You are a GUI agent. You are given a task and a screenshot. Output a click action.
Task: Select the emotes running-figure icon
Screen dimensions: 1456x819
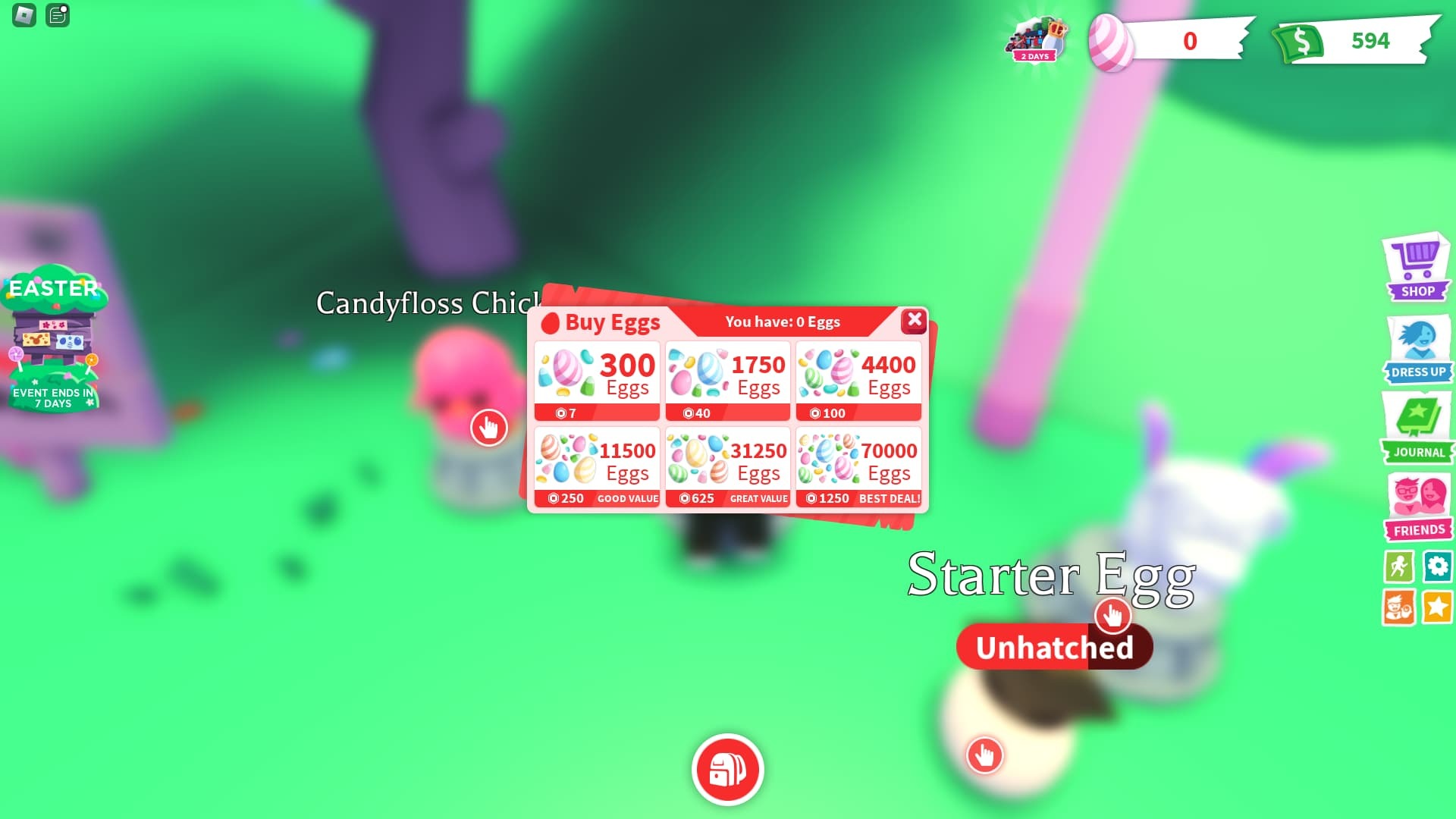click(1399, 567)
